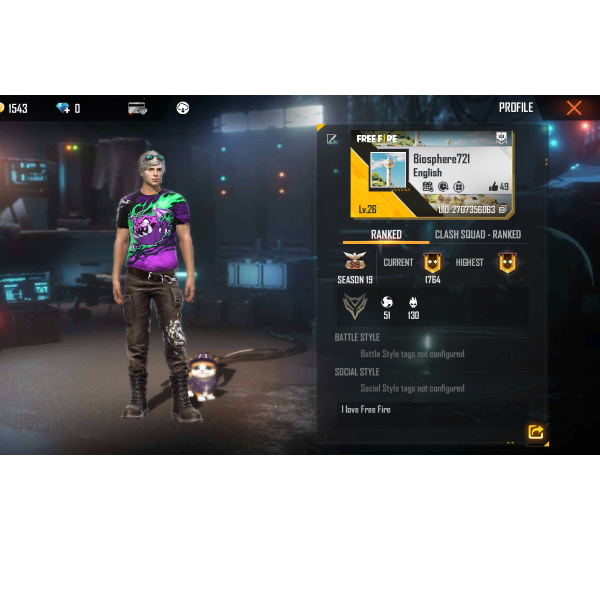Close the Profile screen
Screen dimensions: 600x600
click(x=573, y=108)
